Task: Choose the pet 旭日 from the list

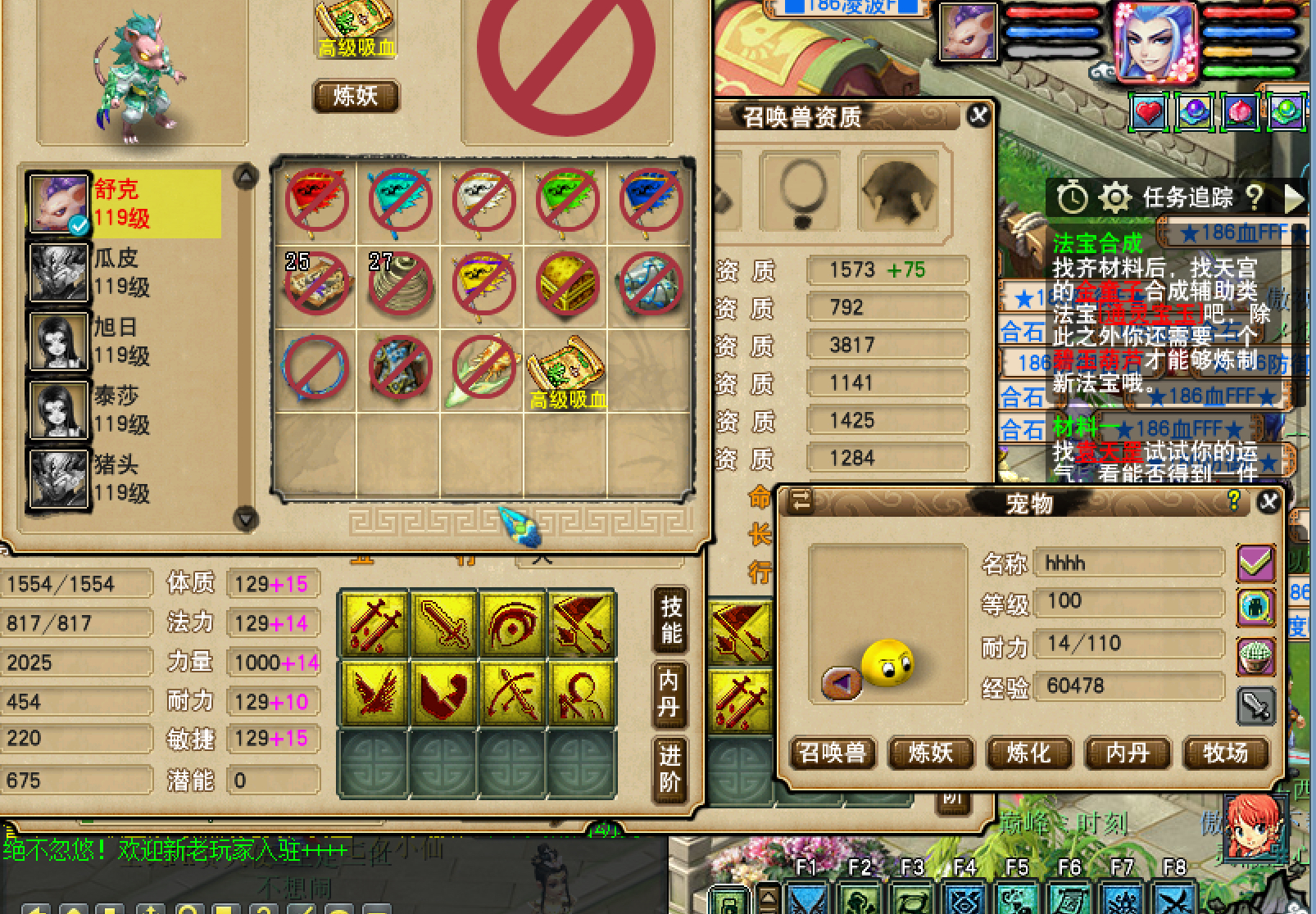Action: click(x=123, y=342)
